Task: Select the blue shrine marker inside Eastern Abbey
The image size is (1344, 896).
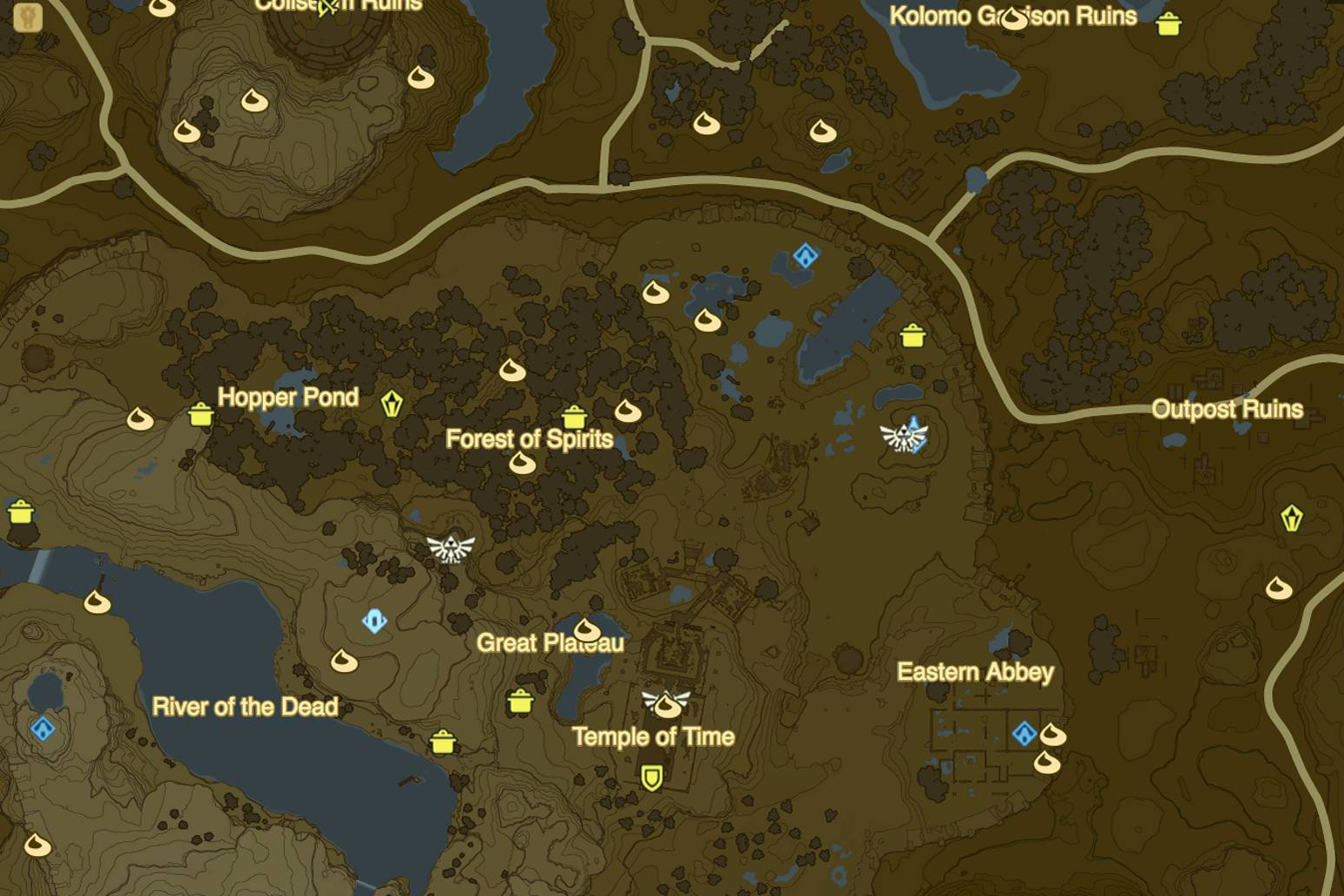Action: (1023, 734)
